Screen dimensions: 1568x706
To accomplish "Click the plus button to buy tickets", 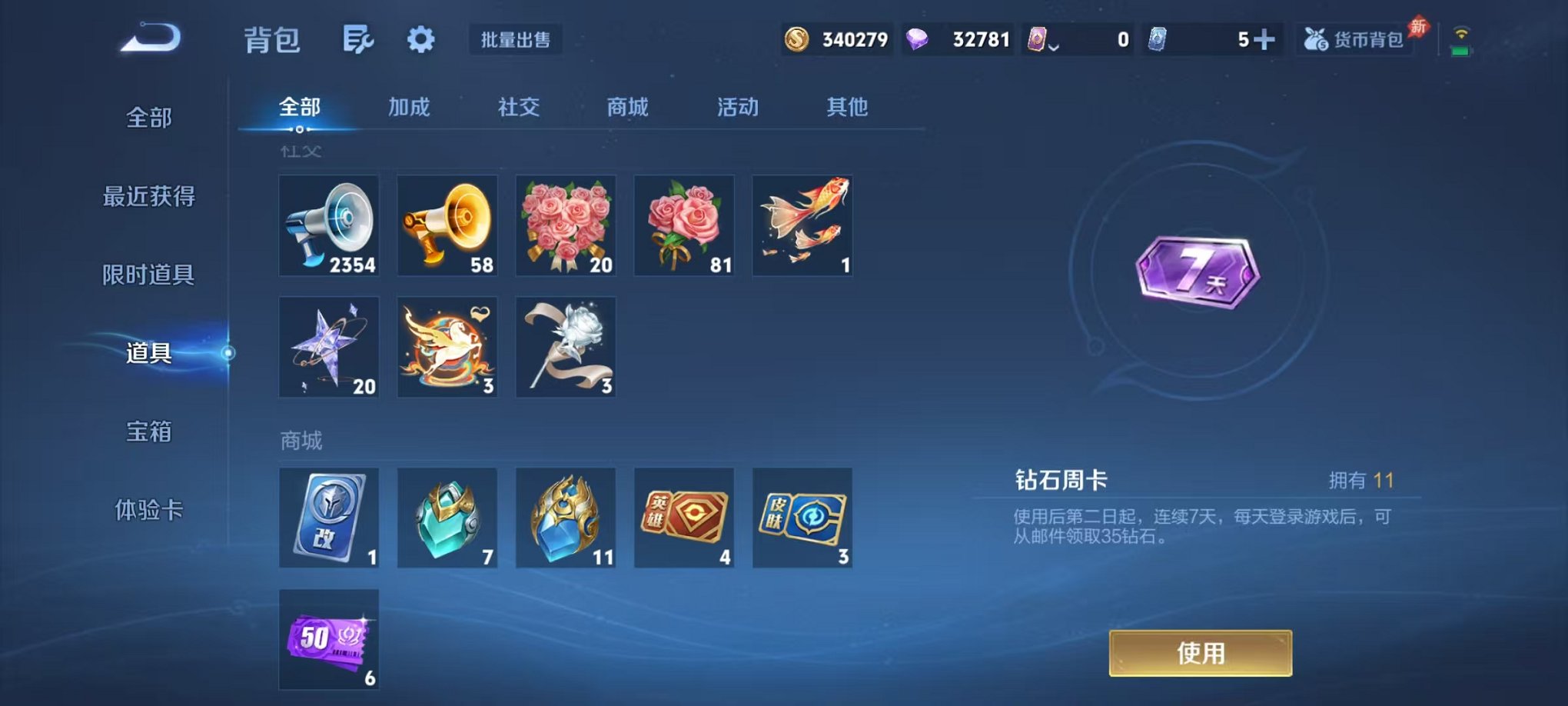I will click(x=1265, y=37).
